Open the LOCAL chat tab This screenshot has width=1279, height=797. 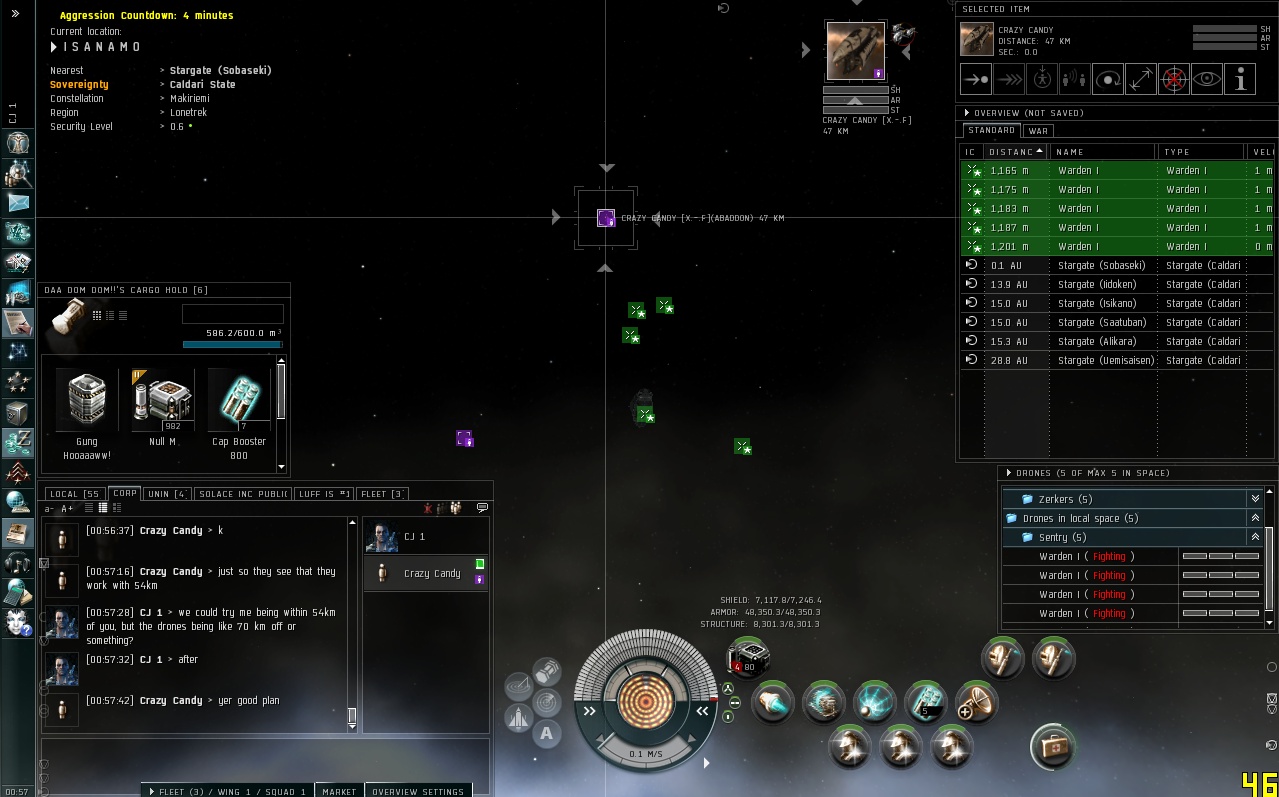click(74, 494)
